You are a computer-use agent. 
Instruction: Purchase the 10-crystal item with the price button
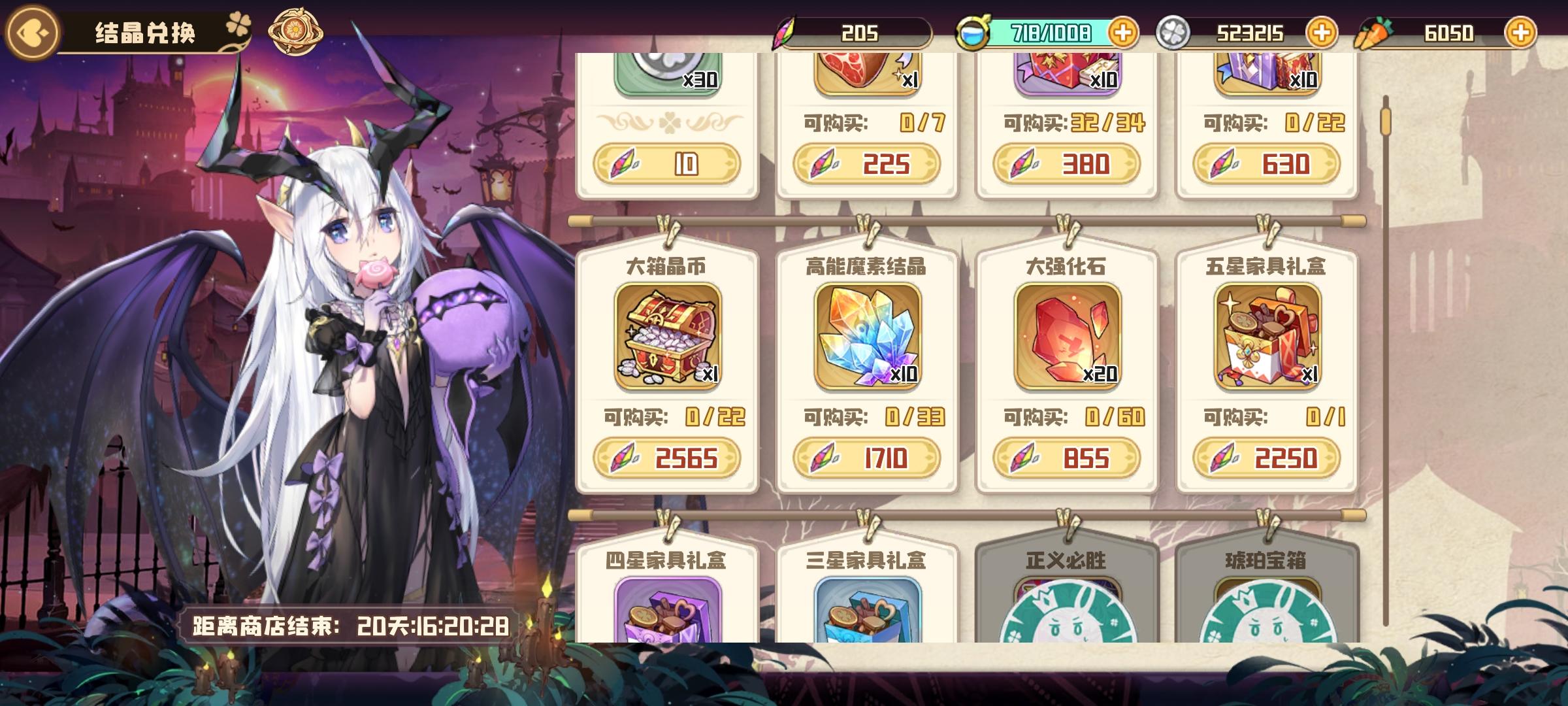662,166
